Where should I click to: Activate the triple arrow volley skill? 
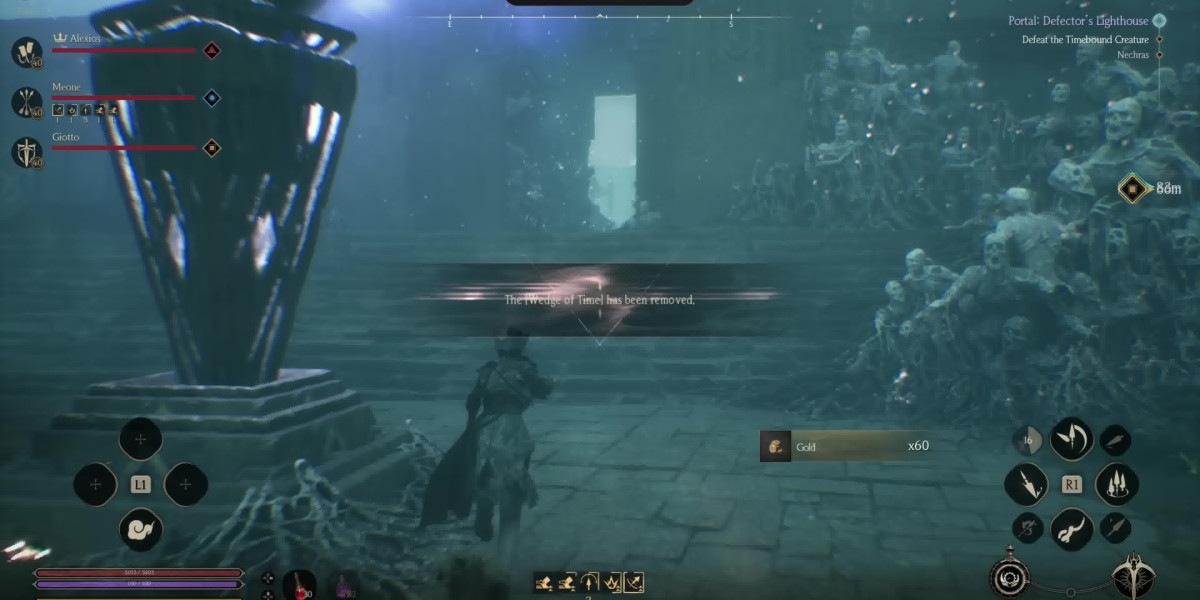[1117, 484]
